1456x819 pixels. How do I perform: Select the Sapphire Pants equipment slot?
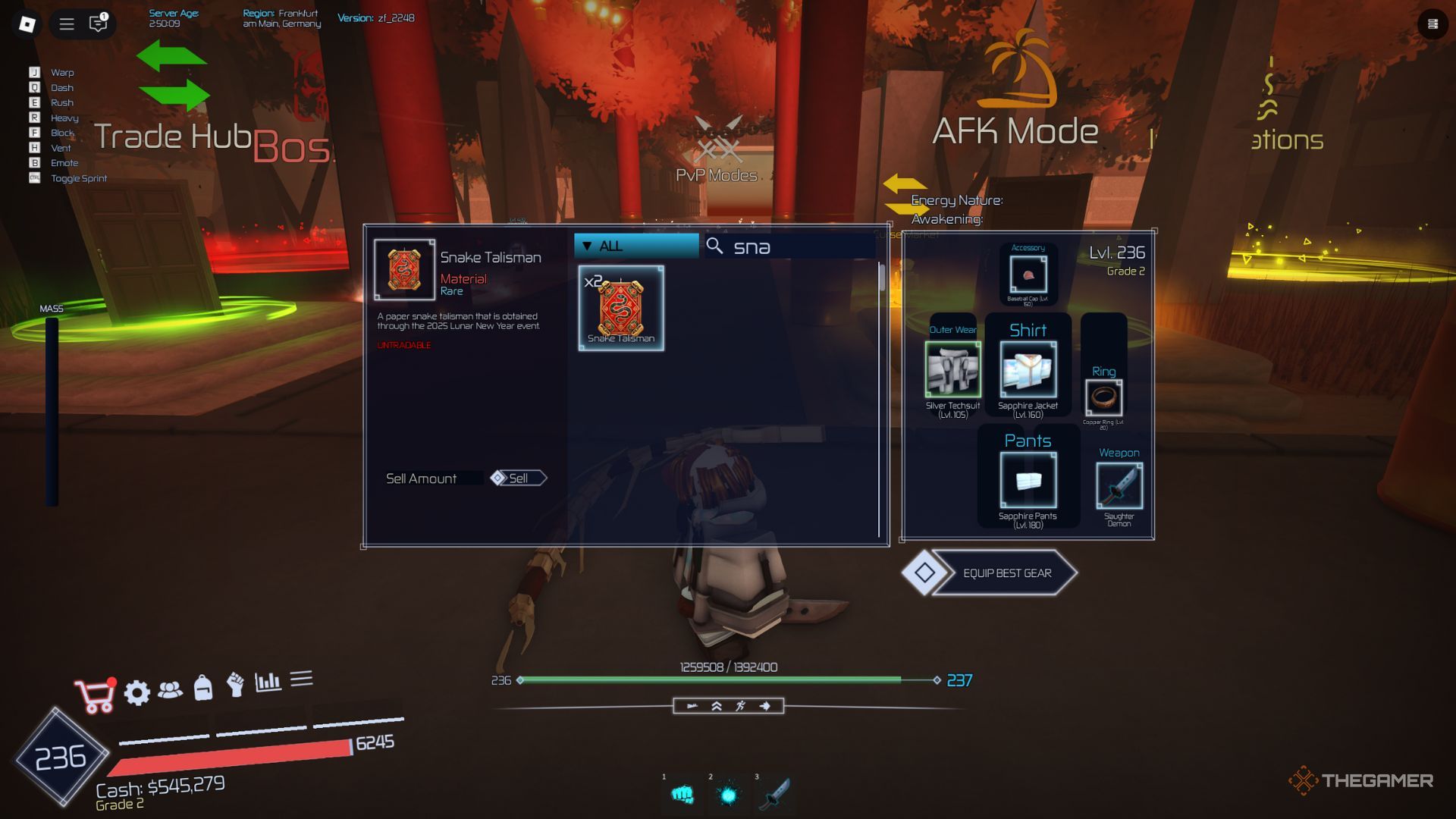[1029, 480]
